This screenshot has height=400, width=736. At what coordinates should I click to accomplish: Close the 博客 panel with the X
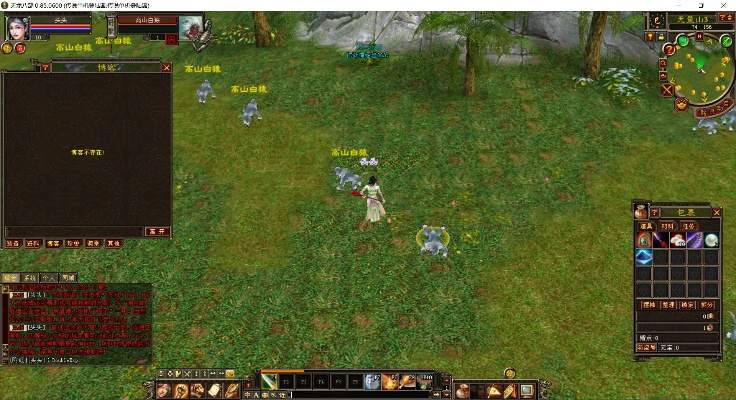(x=166, y=68)
